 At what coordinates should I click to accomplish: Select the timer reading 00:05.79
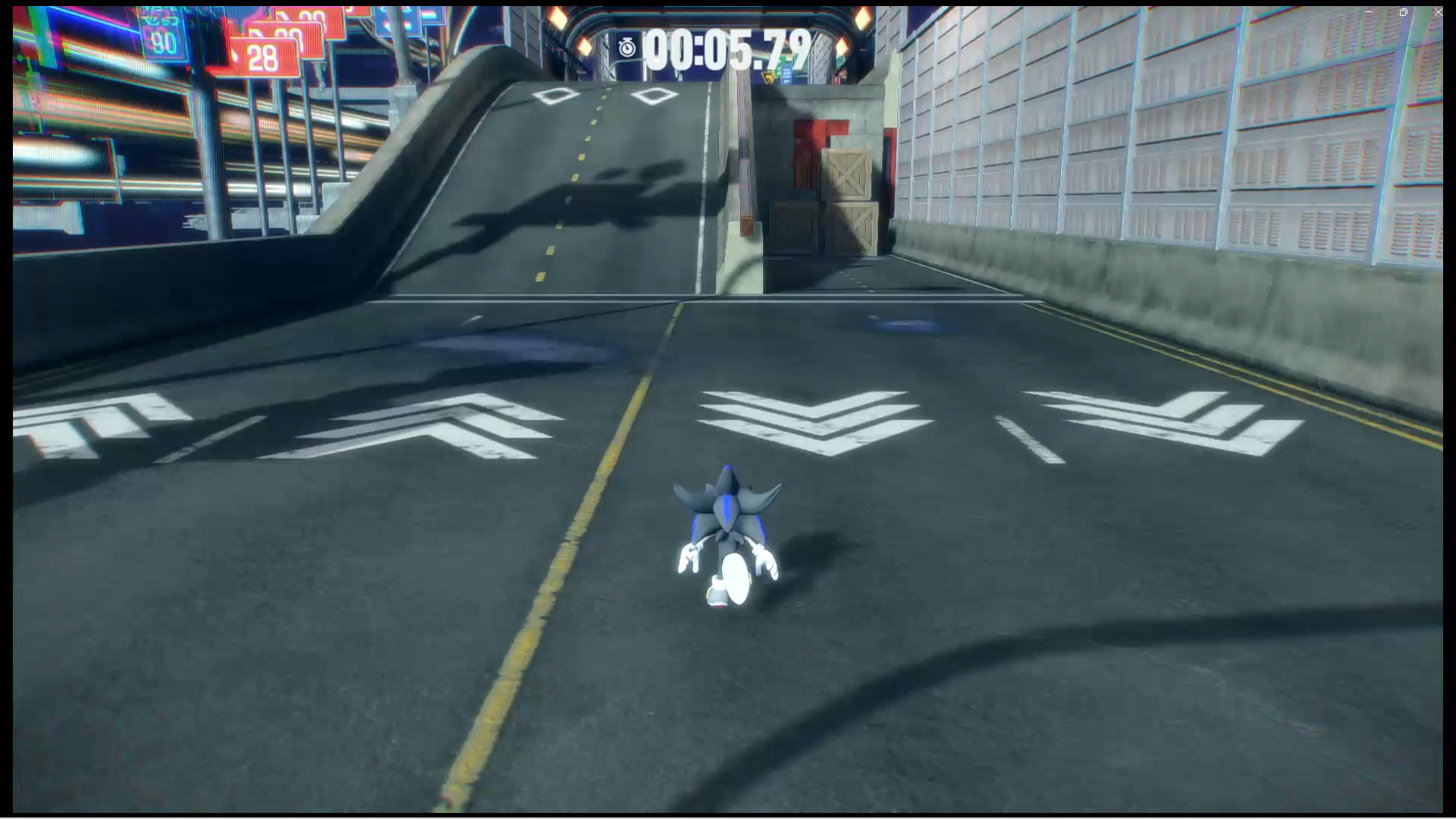(x=724, y=47)
